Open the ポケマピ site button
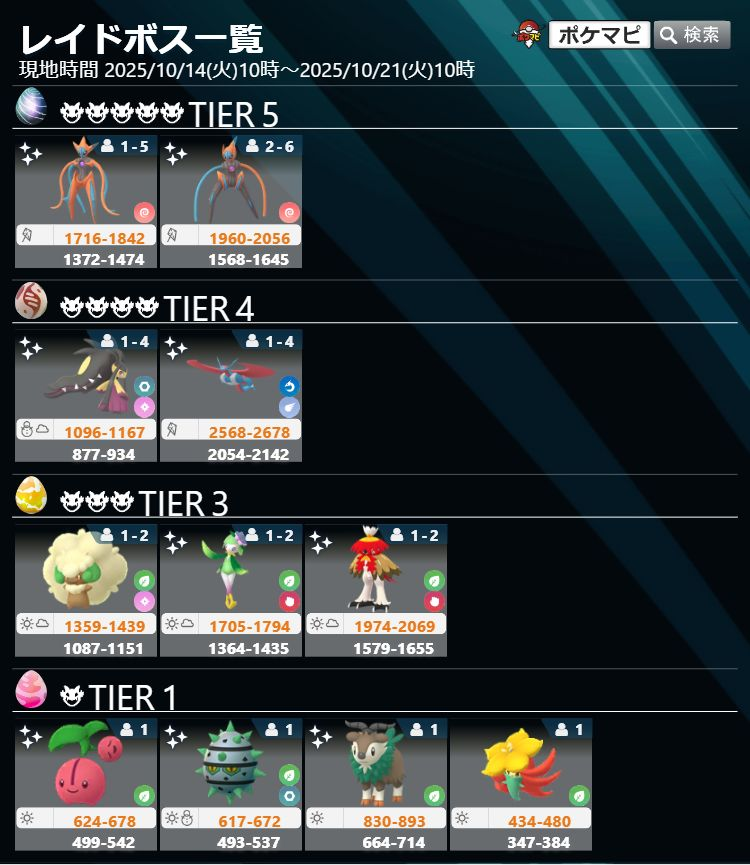 point(599,35)
